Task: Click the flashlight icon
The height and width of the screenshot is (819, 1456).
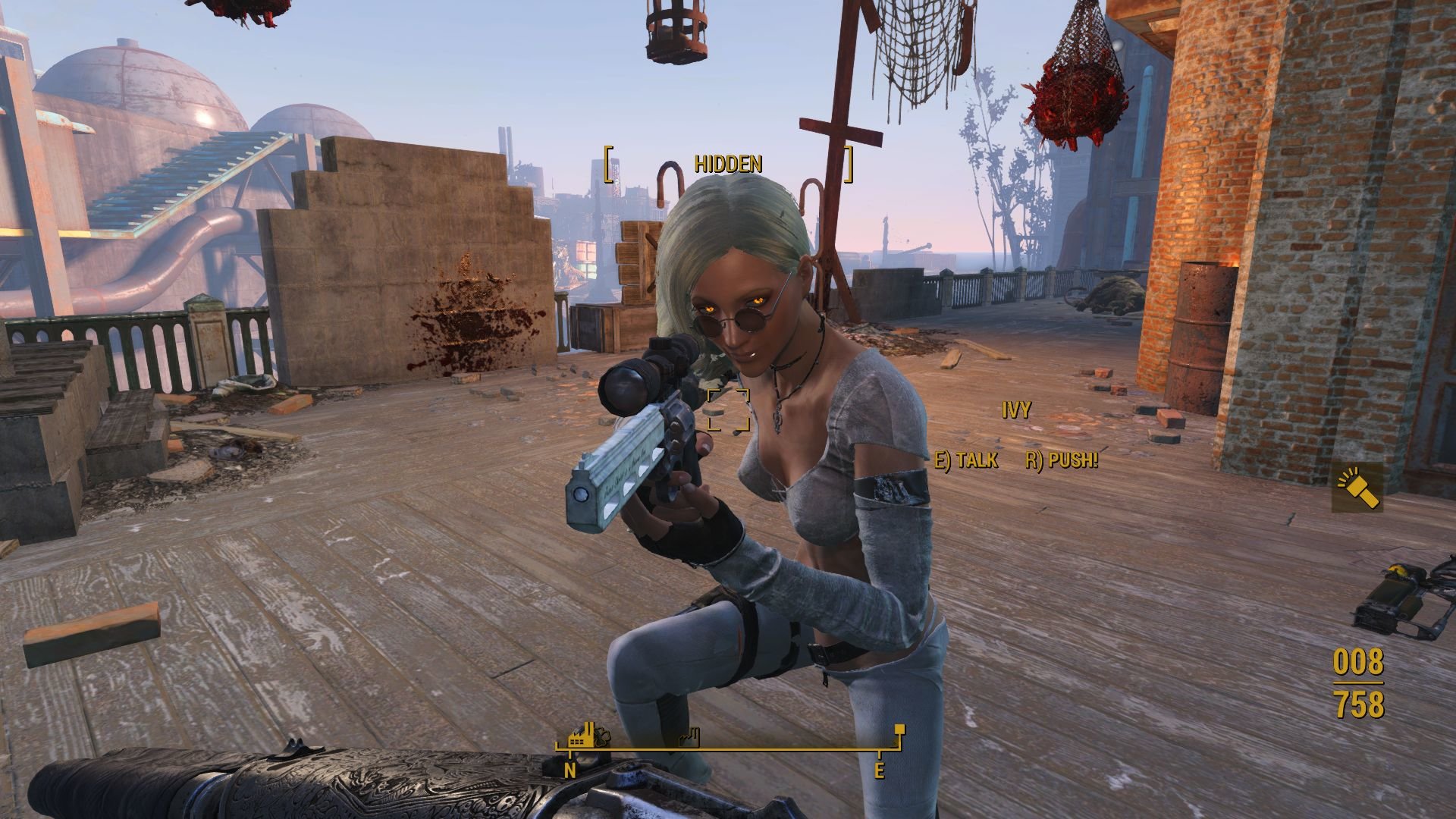Action: pyautogui.click(x=1357, y=488)
